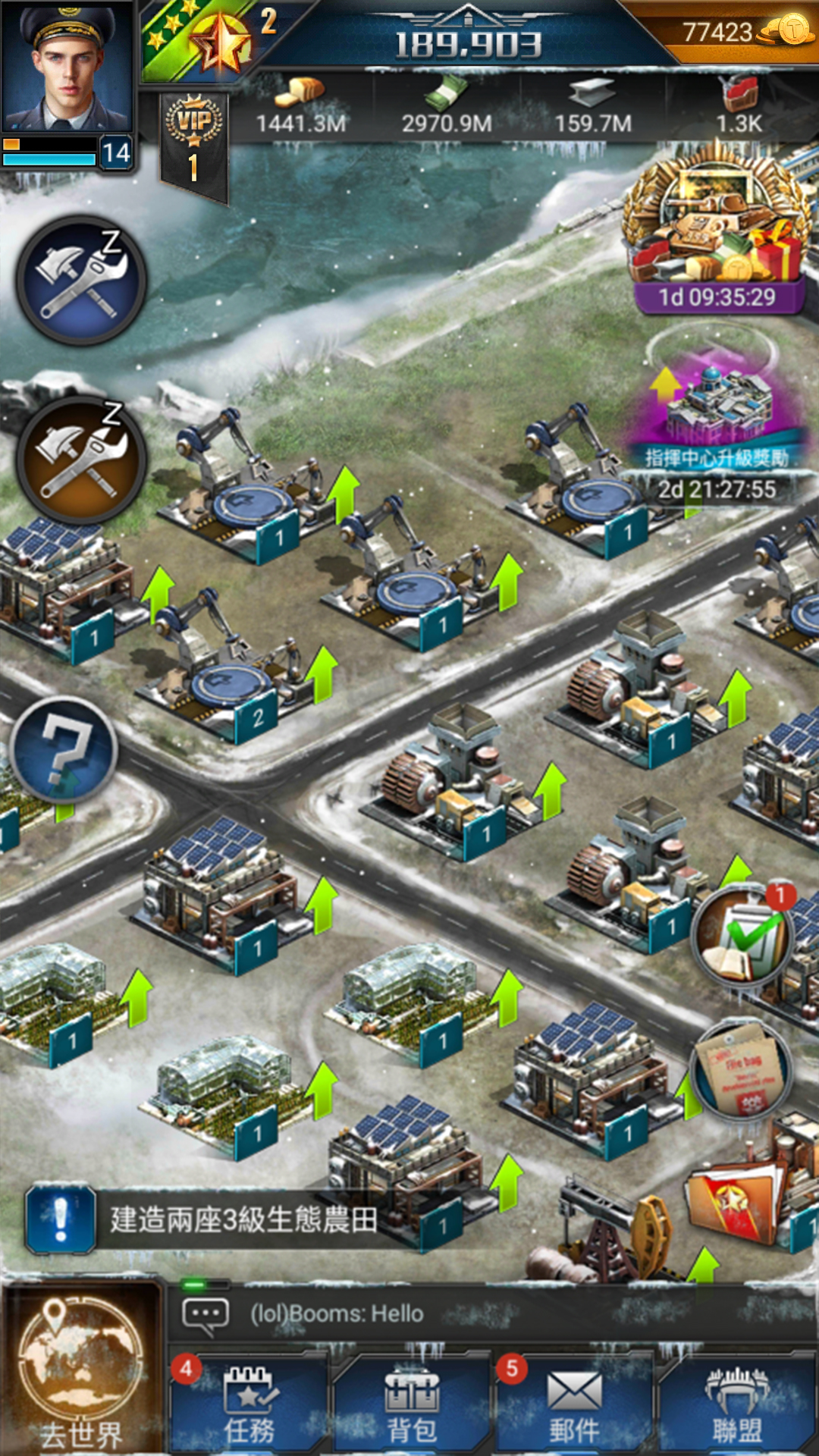
Task: Open the orange idle builder queue icon
Action: tap(82, 460)
